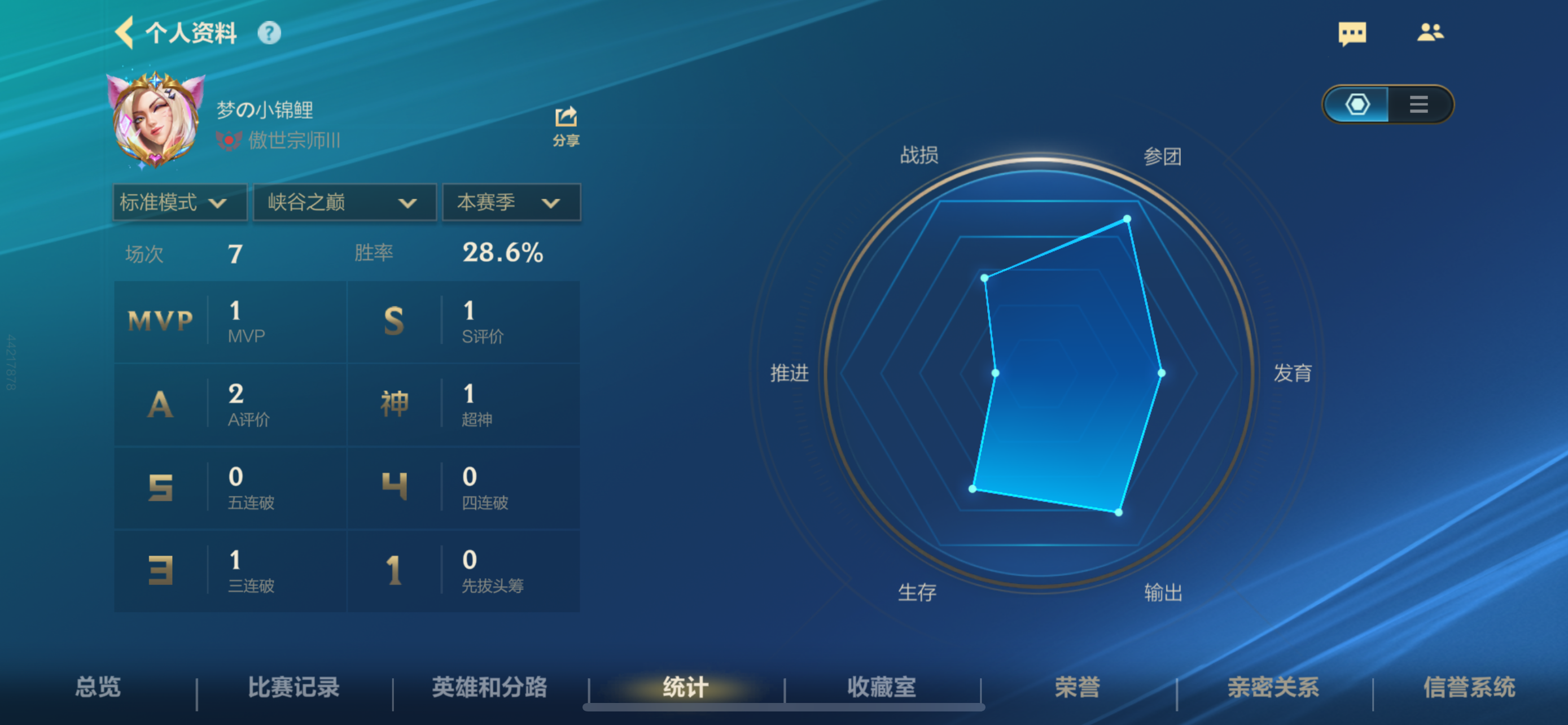The width and height of the screenshot is (1568, 725).
Task: Click the 超神 stat icon labeled 神
Action: click(x=395, y=403)
